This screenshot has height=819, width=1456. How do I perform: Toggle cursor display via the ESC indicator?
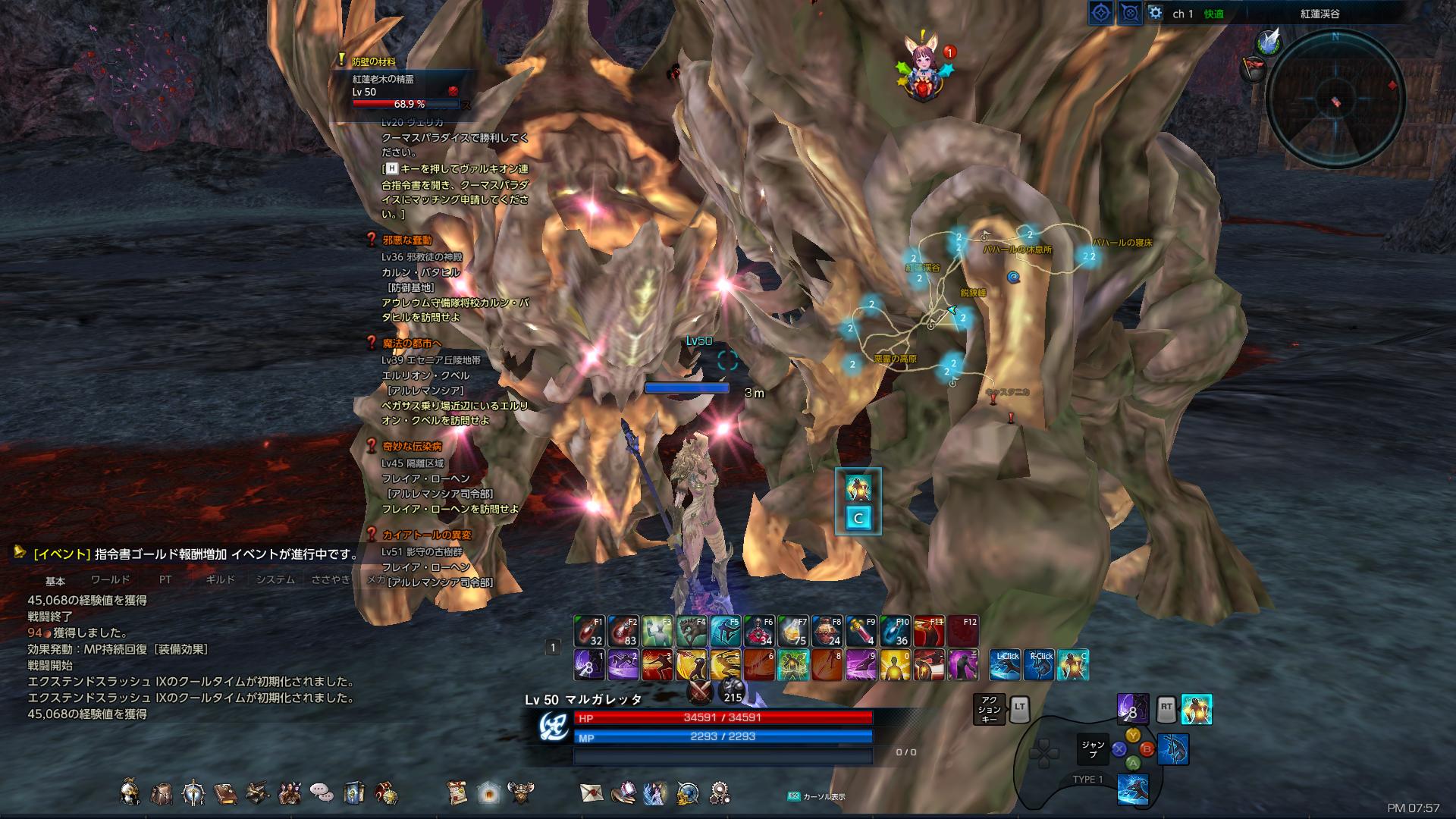point(793,795)
